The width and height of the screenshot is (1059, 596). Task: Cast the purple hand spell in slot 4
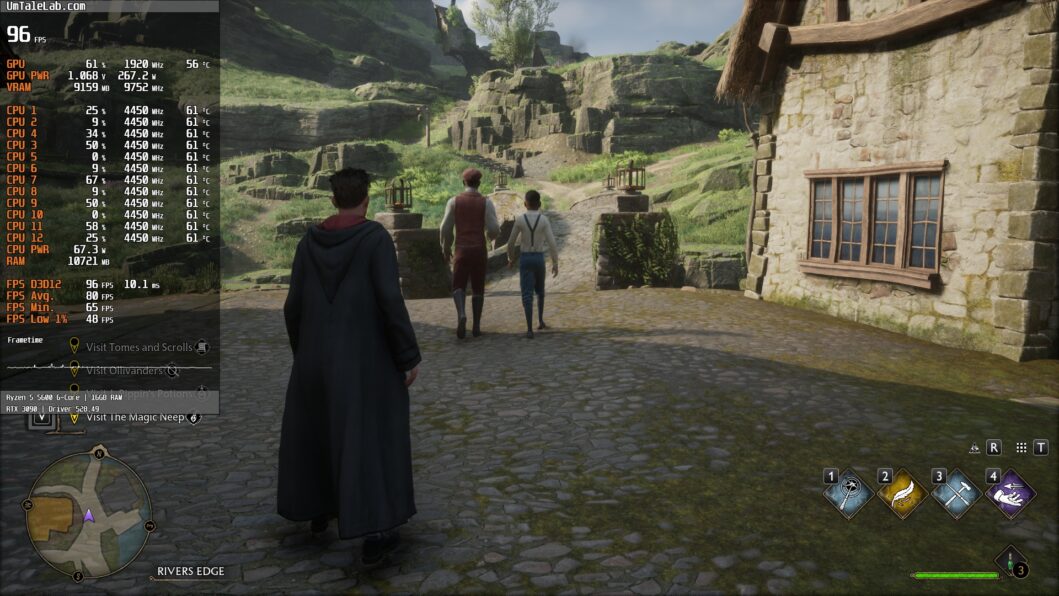click(1010, 493)
